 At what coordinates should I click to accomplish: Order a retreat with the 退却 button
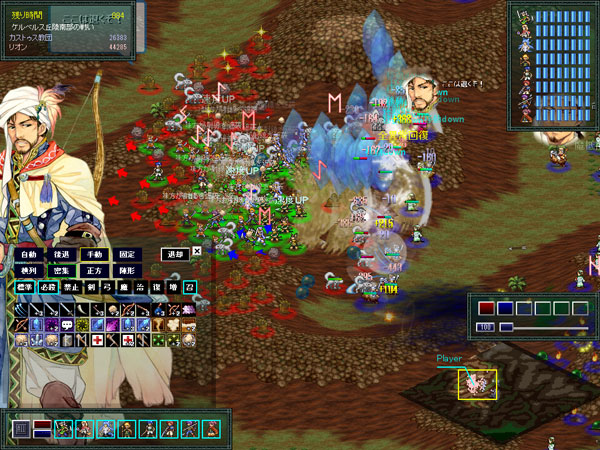pos(175,254)
